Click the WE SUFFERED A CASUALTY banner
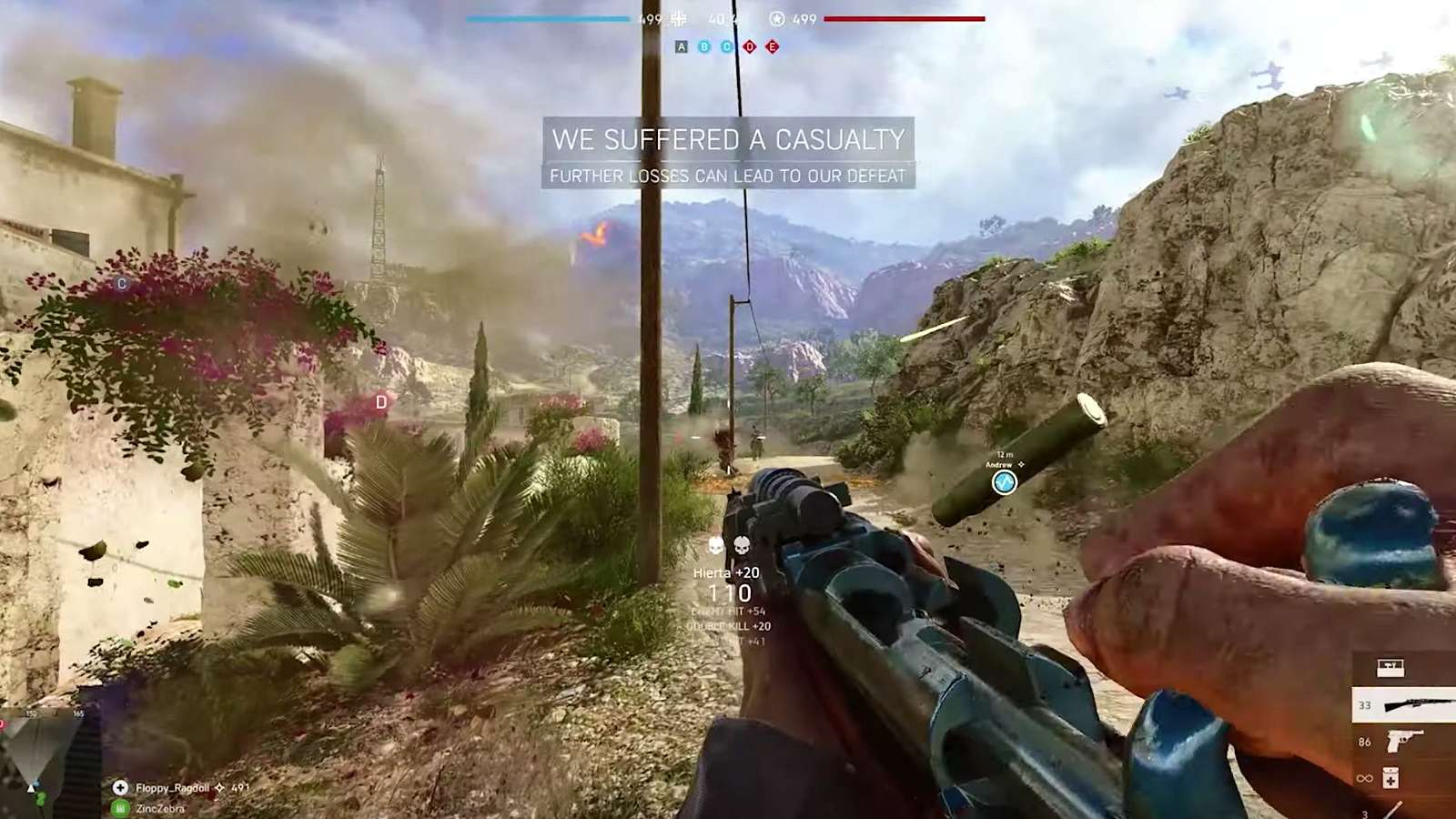 (x=727, y=140)
